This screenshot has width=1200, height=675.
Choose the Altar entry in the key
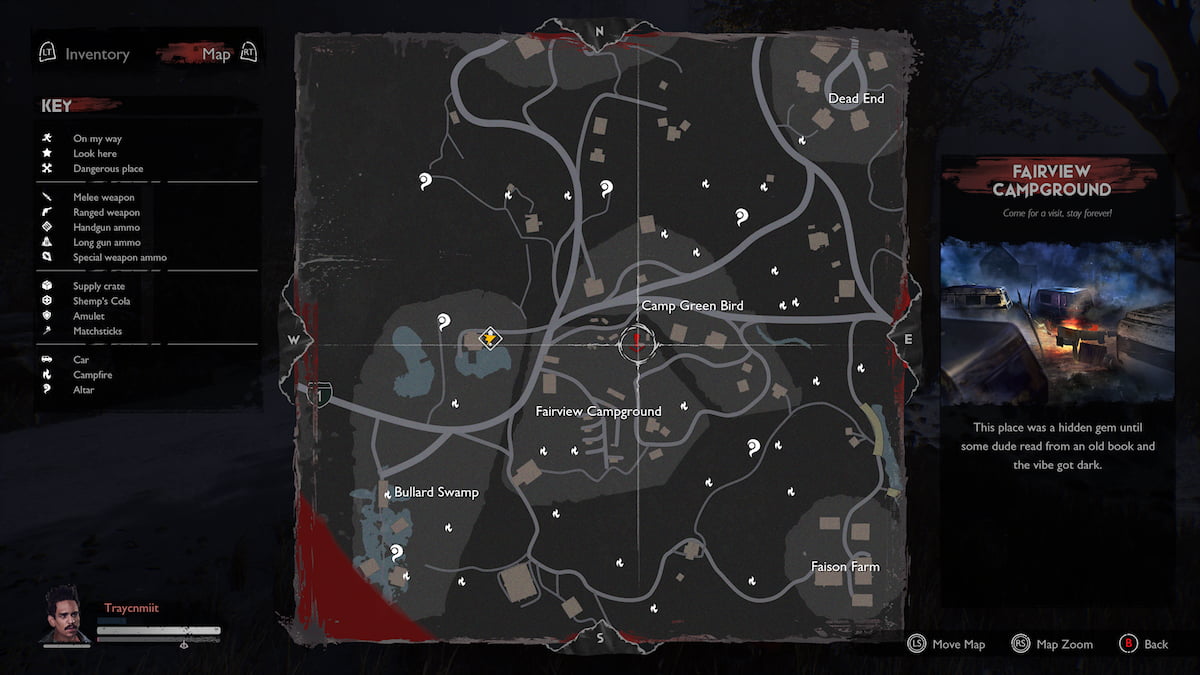[83, 390]
